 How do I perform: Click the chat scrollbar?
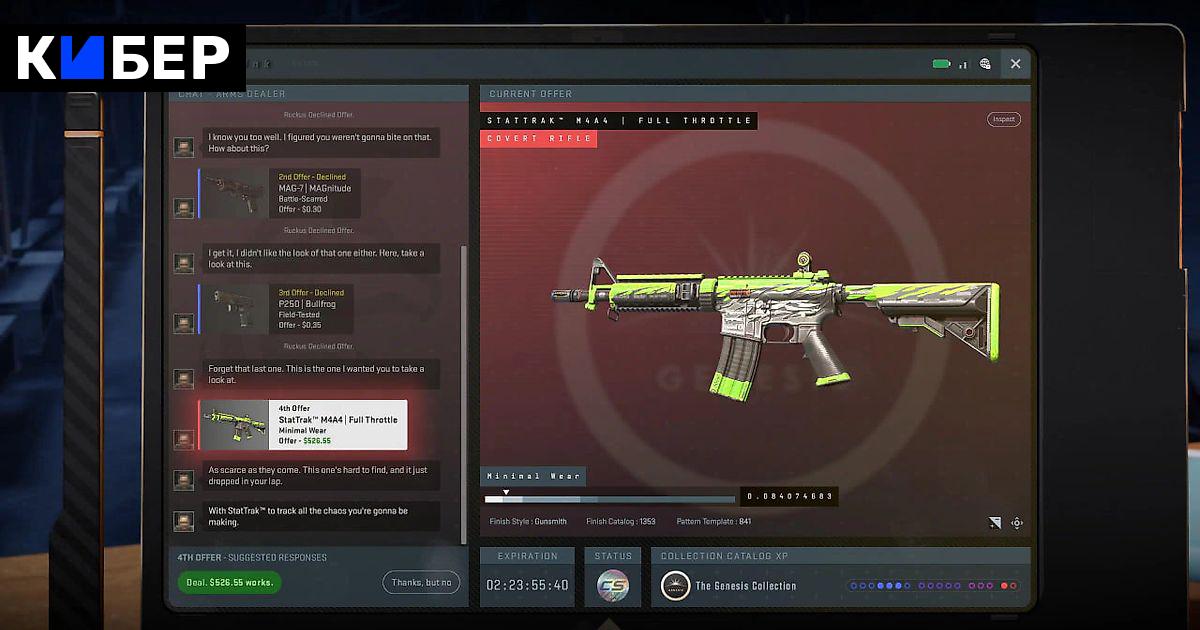point(462,390)
